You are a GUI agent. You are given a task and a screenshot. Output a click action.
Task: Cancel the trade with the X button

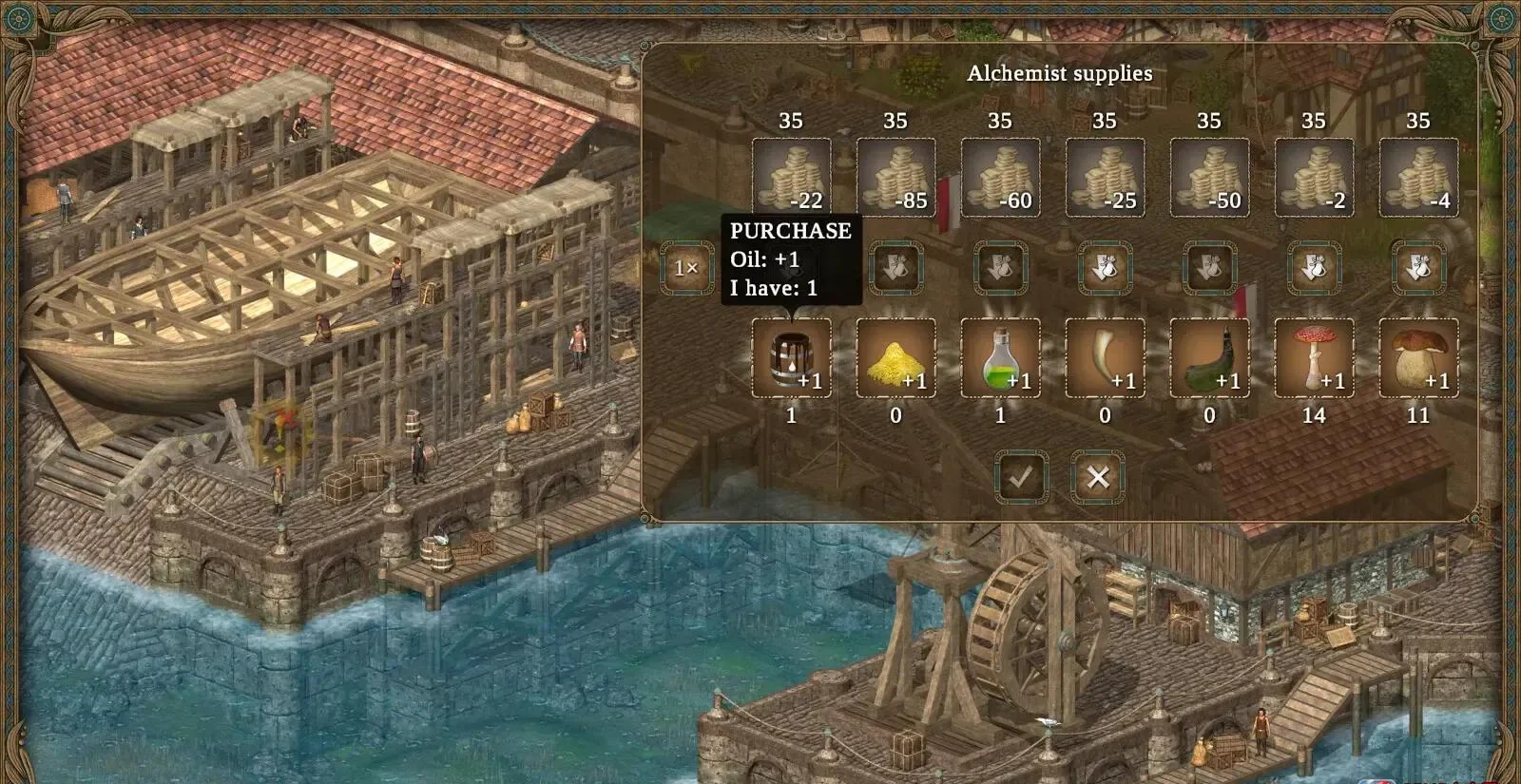[x=1099, y=477]
